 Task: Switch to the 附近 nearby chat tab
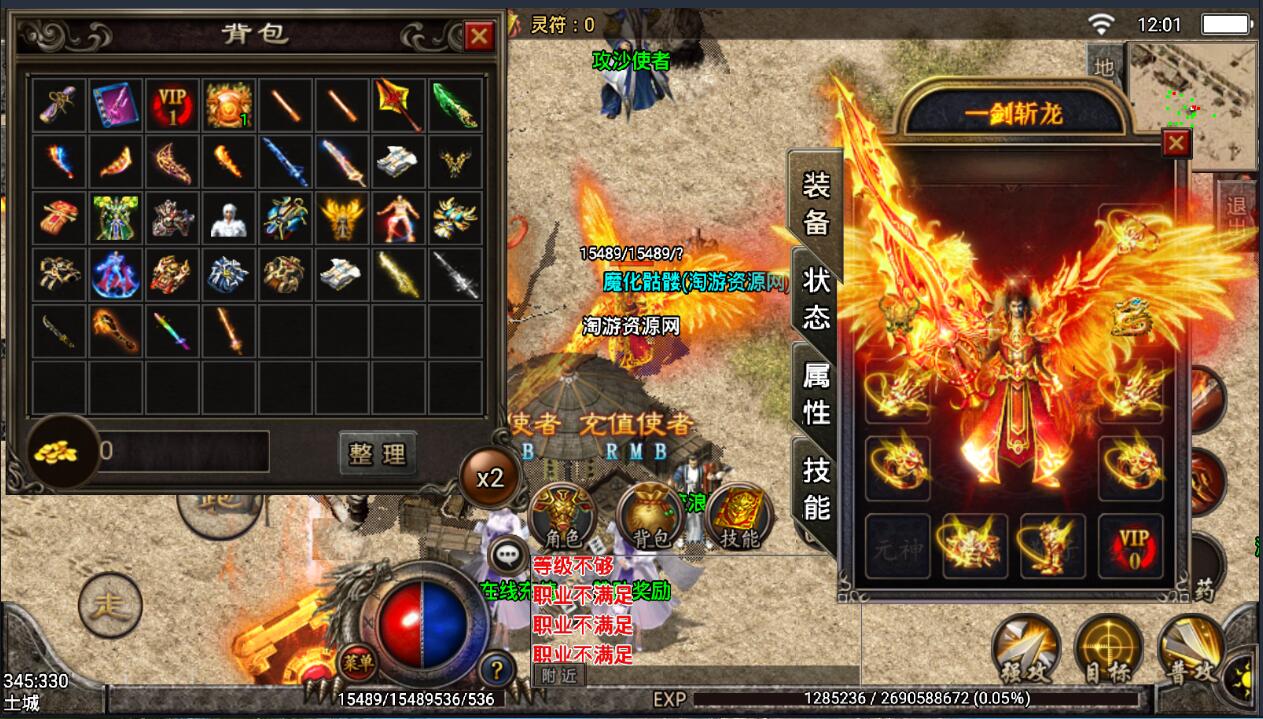click(560, 675)
